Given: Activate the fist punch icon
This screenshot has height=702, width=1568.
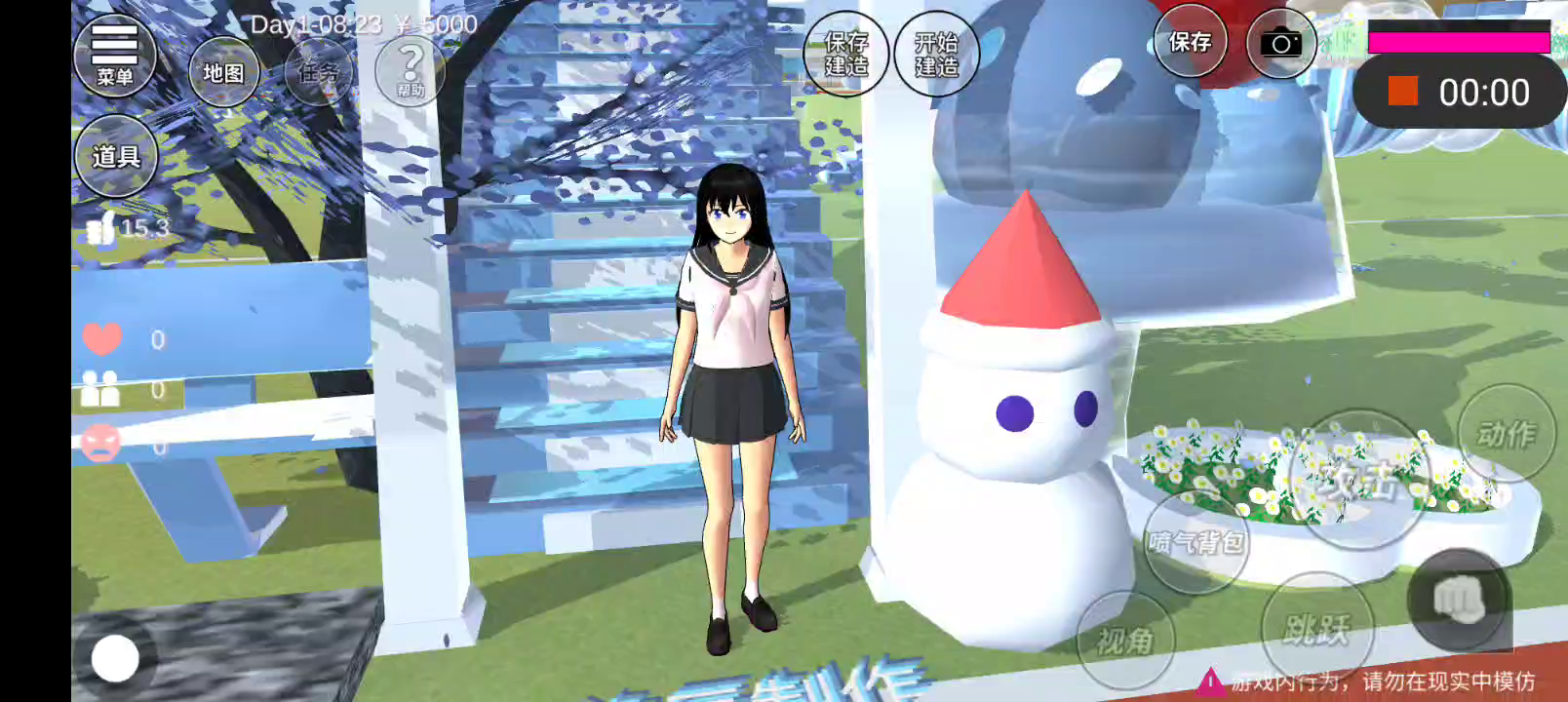Looking at the screenshot, I should pos(1459,600).
